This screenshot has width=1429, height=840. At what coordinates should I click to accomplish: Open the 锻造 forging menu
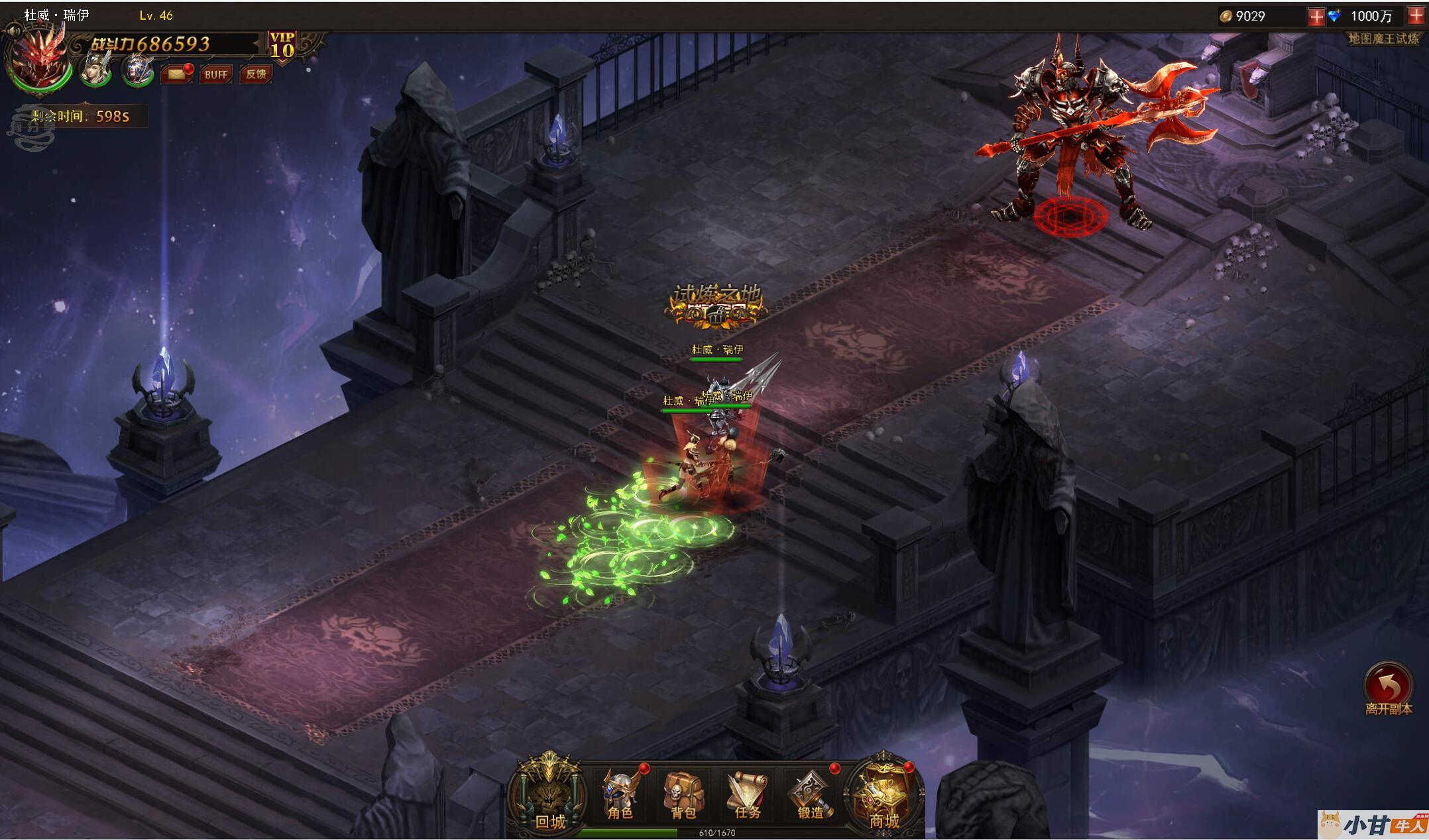[810, 795]
